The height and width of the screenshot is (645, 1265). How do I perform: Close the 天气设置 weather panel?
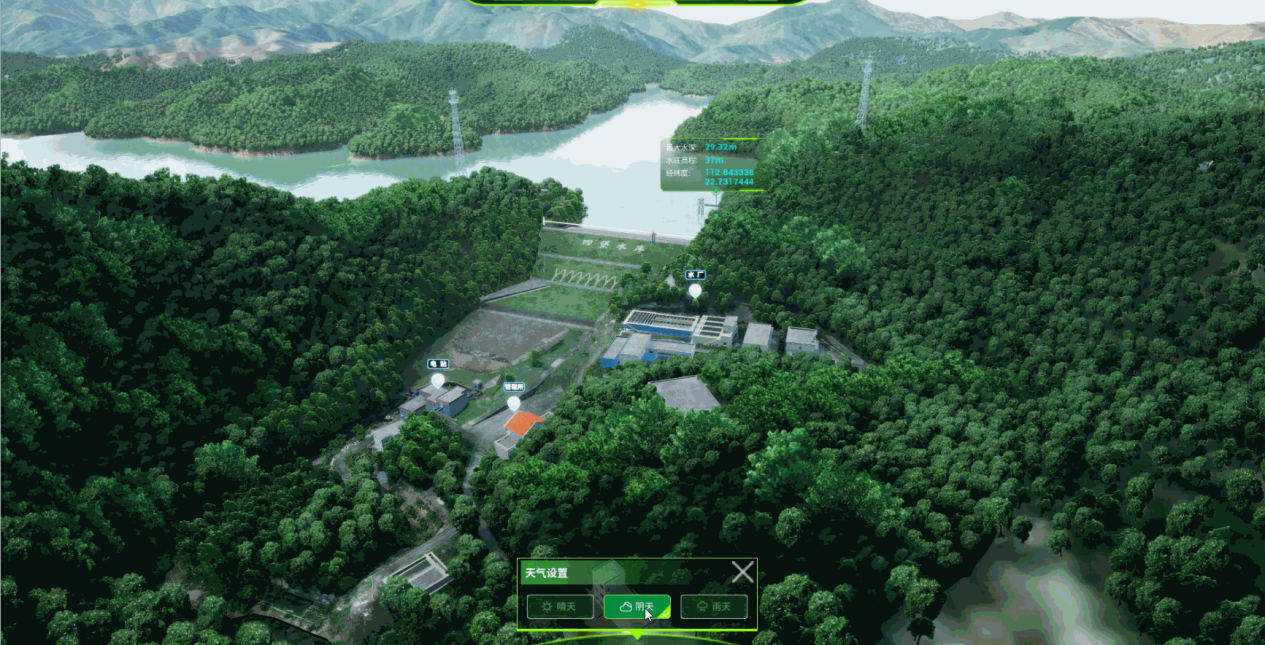coord(742,572)
